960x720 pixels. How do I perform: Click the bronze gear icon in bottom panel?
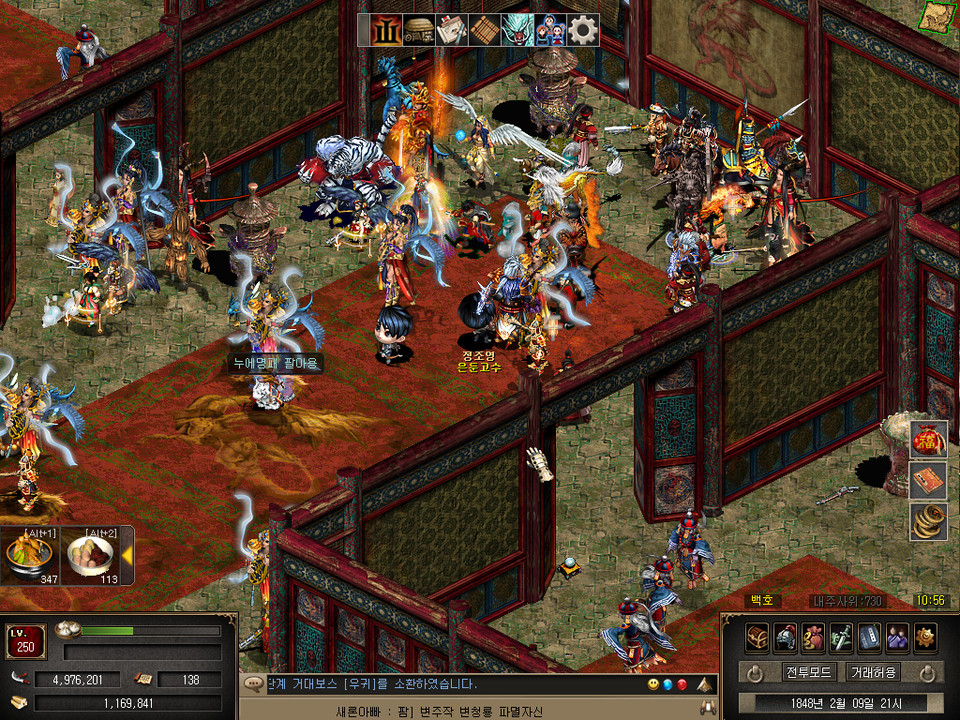[x=925, y=636]
